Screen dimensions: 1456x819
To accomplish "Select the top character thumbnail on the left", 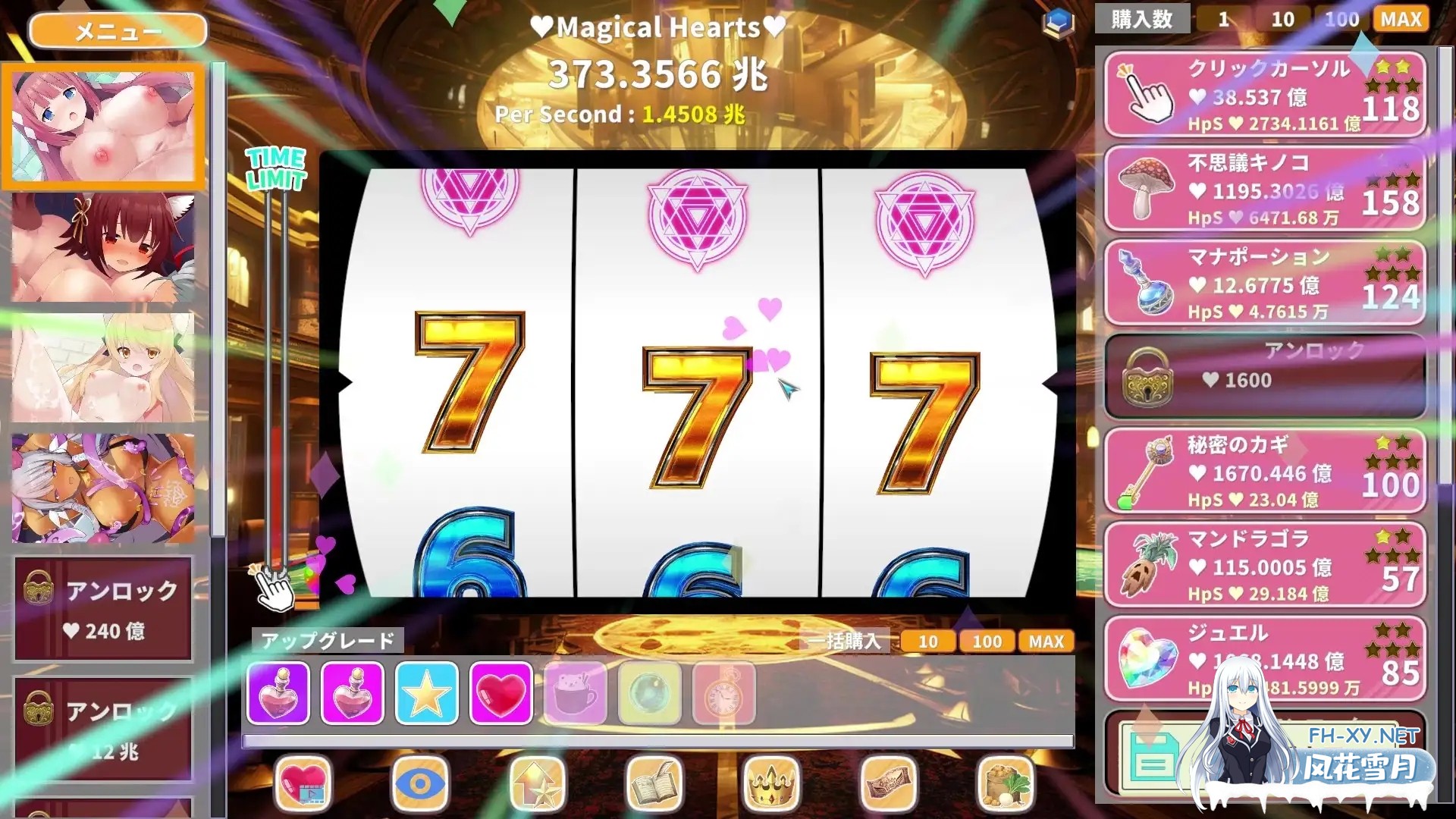I will point(104,125).
